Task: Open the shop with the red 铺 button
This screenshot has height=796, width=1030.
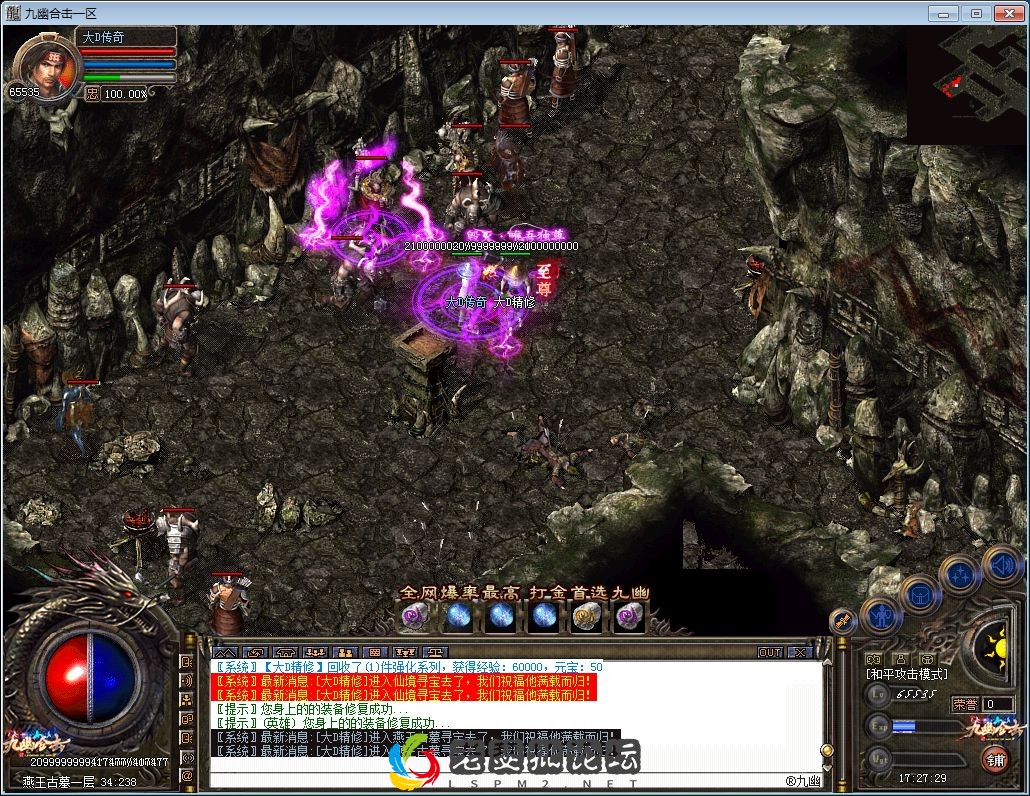Action: pos(995,759)
